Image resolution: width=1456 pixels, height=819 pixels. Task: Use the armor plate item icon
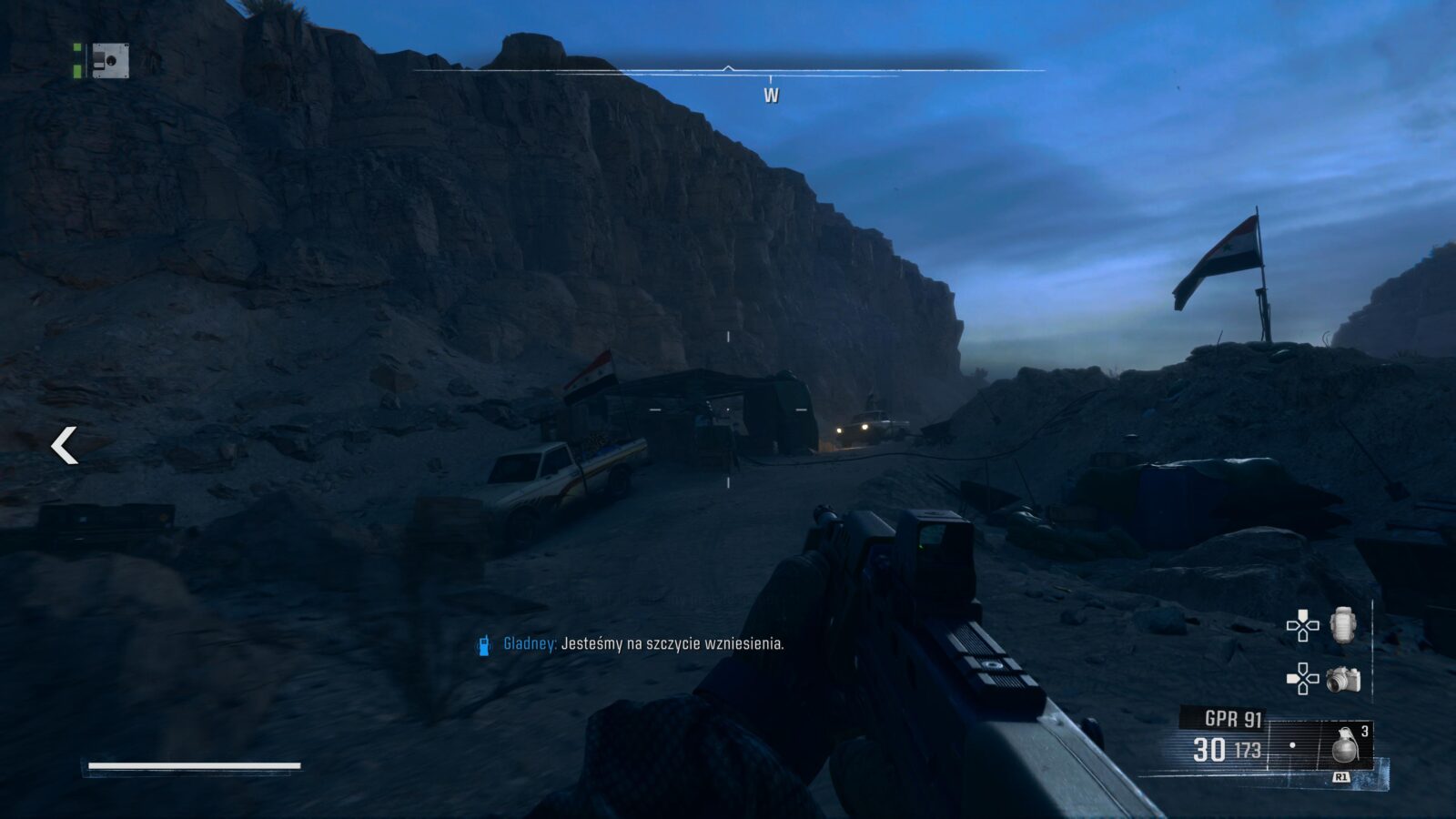1343,625
